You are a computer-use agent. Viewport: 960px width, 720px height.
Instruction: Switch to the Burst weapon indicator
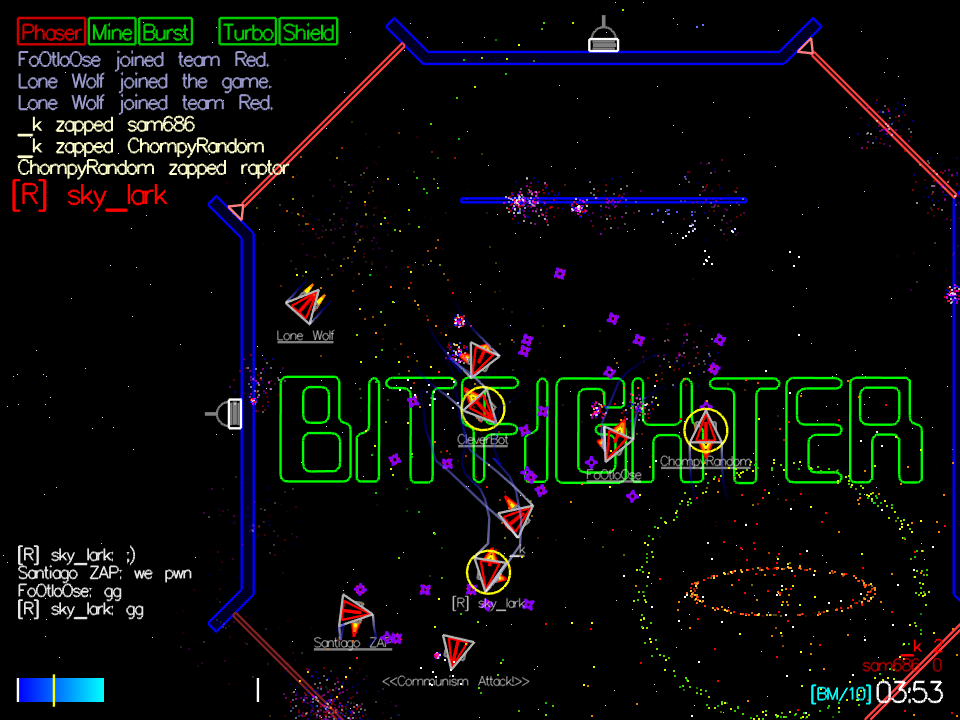coord(165,32)
